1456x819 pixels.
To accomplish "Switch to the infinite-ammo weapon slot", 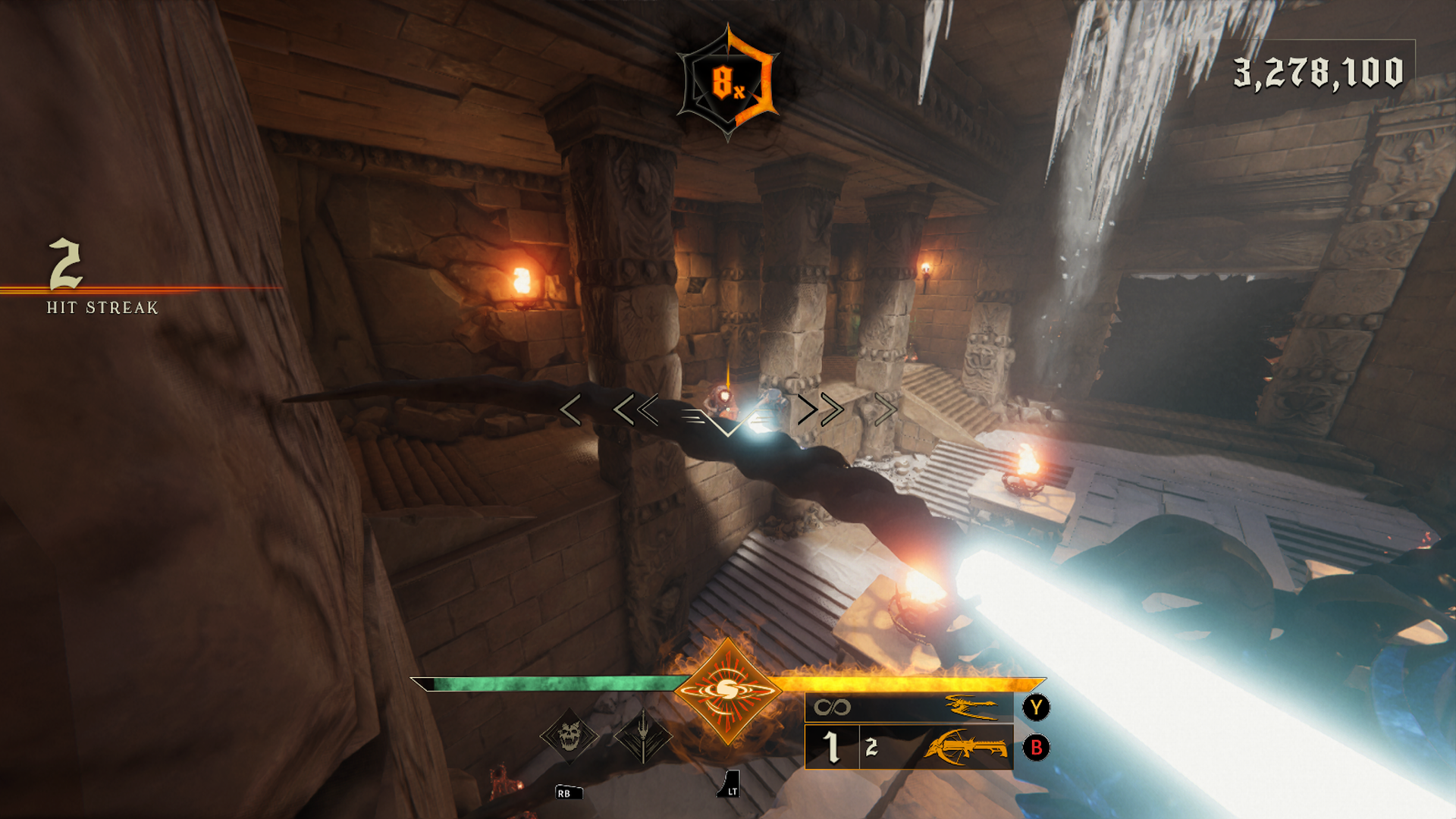I will pyautogui.click(x=908, y=708).
